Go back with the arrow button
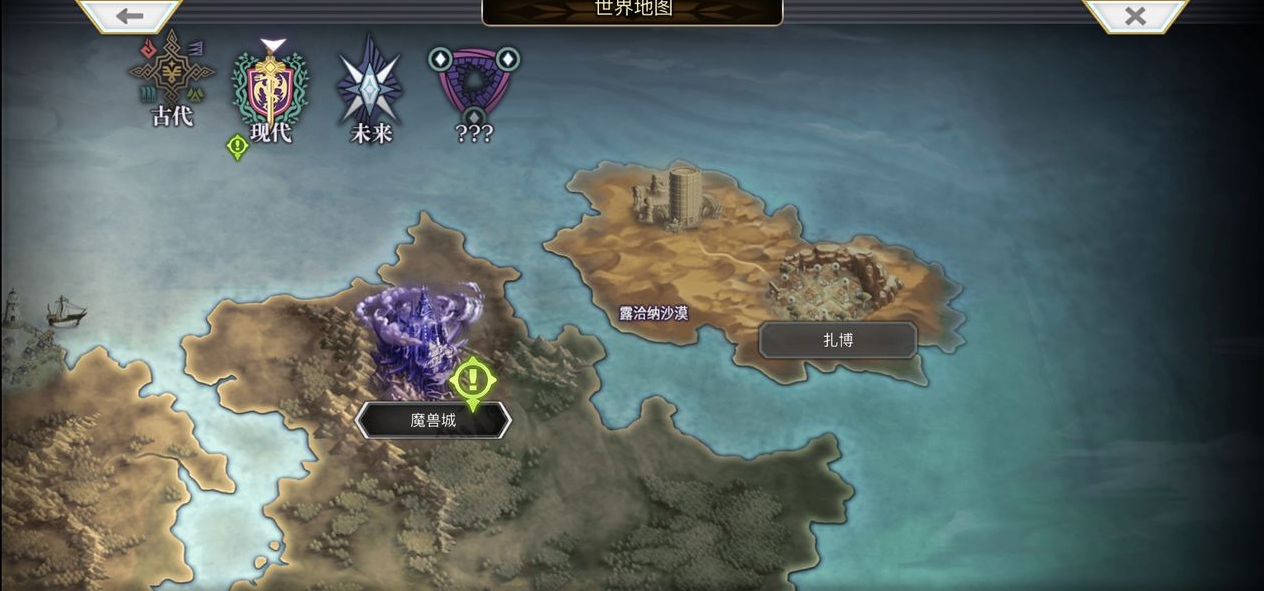The height and width of the screenshot is (591, 1264). [x=129, y=15]
